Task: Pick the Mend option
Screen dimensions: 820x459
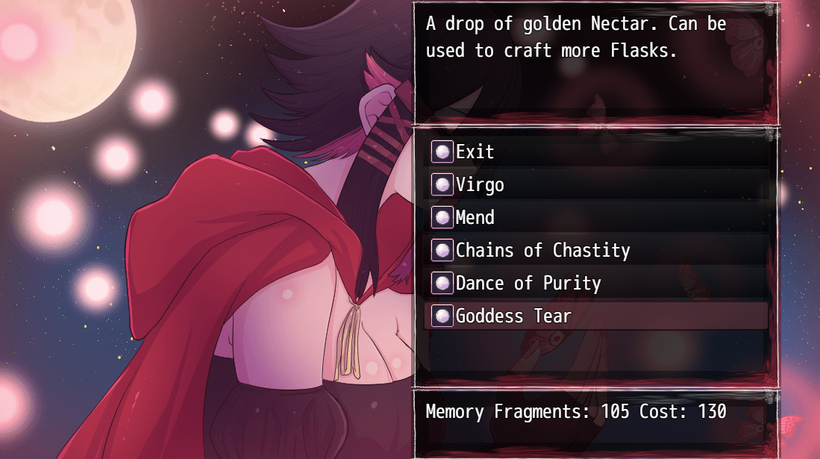Action: tap(475, 217)
